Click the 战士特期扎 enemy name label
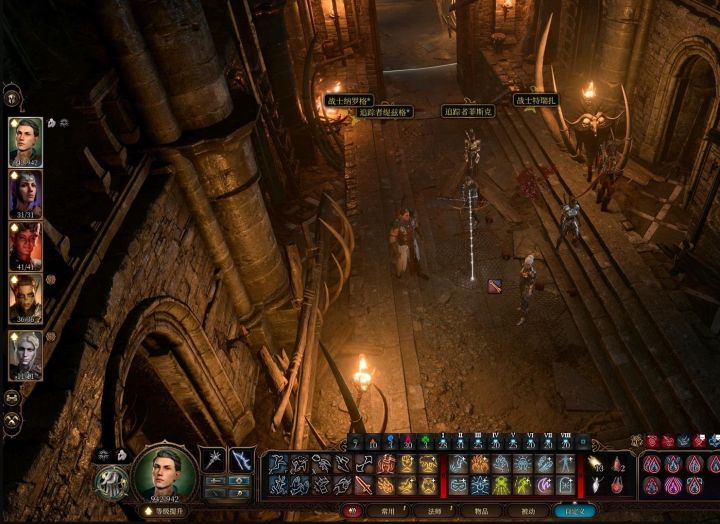 [x=535, y=100]
